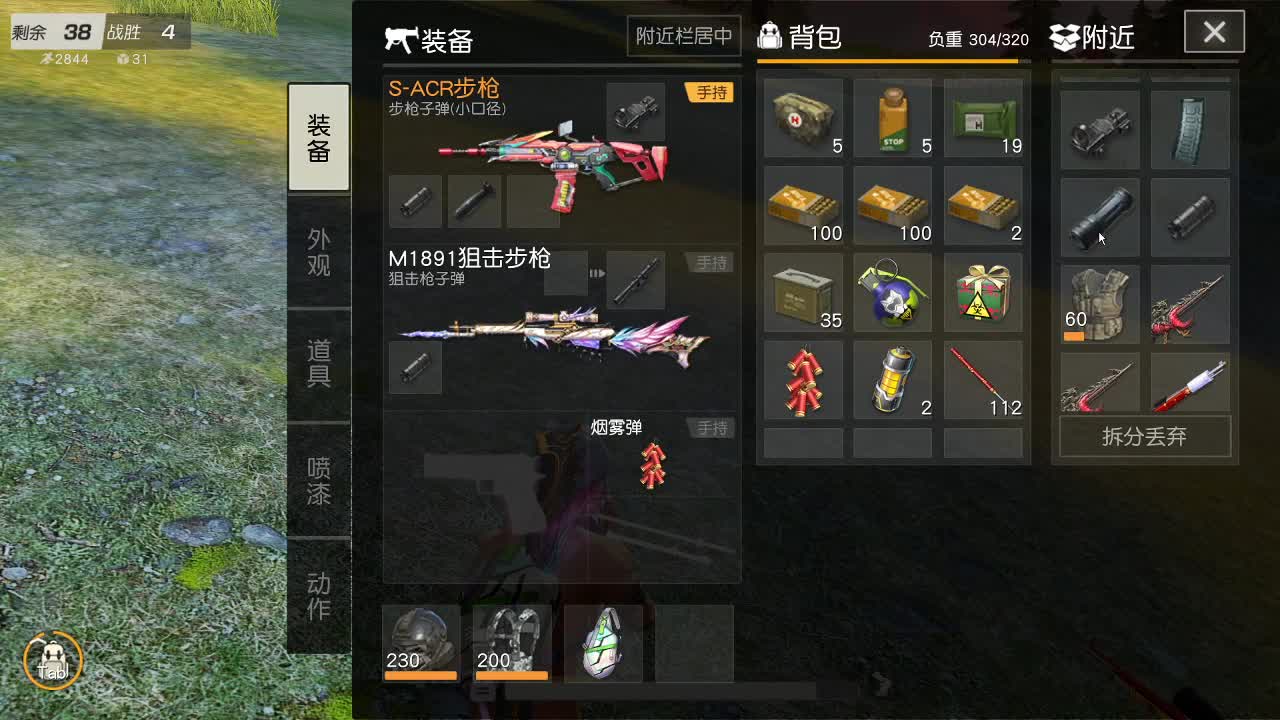Toggle 手持 for the S-ACR步枪
The width and height of the screenshot is (1280, 720).
(710, 92)
